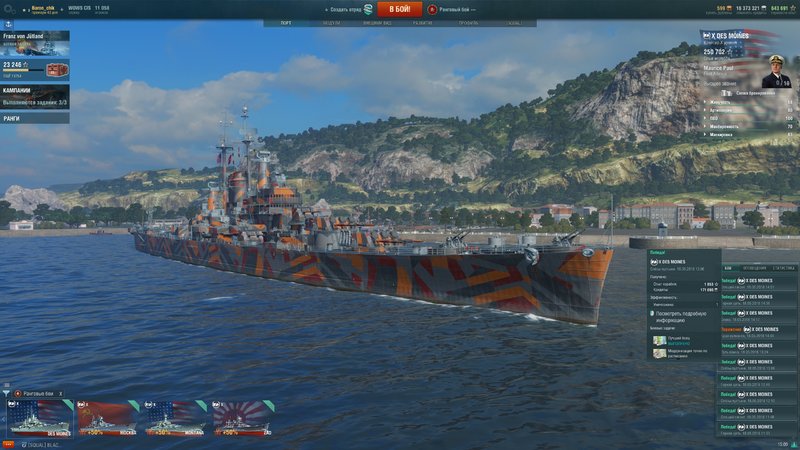Switch to the Статистика tab in battle log

pos(784,268)
